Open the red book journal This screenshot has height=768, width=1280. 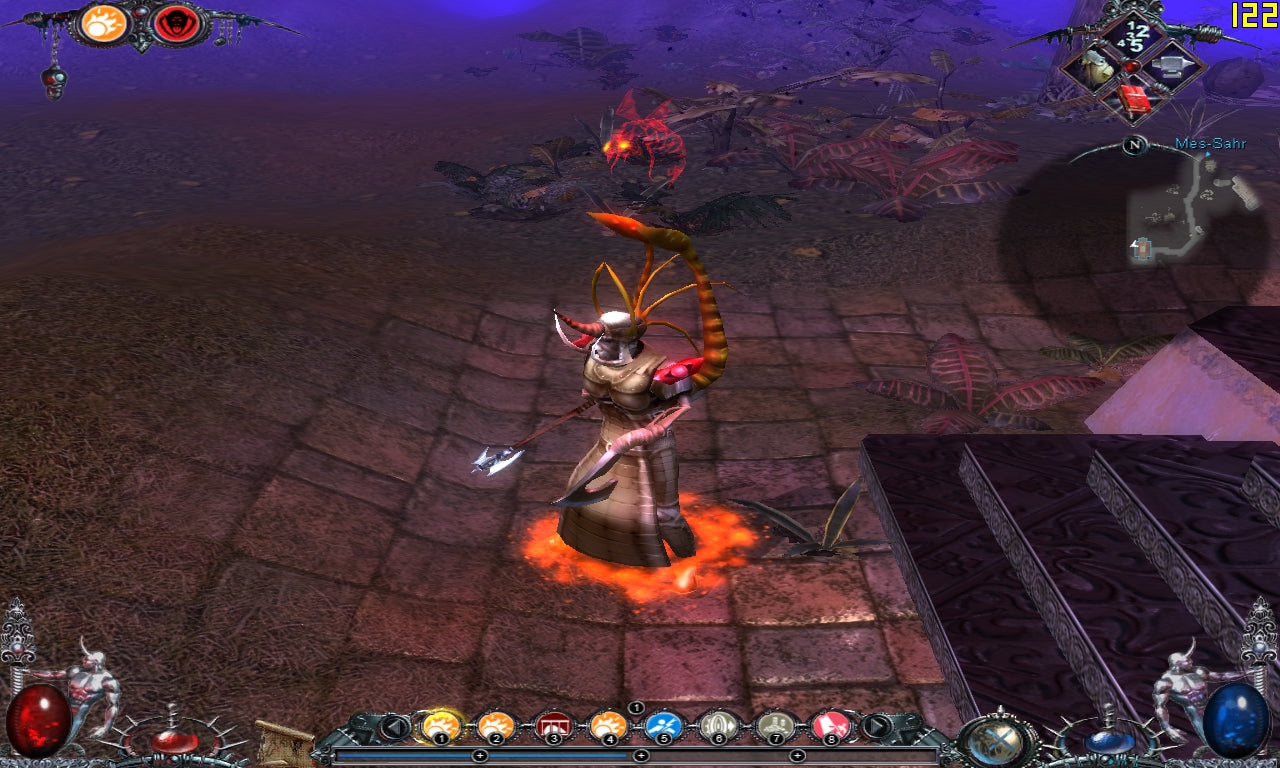click(1134, 98)
